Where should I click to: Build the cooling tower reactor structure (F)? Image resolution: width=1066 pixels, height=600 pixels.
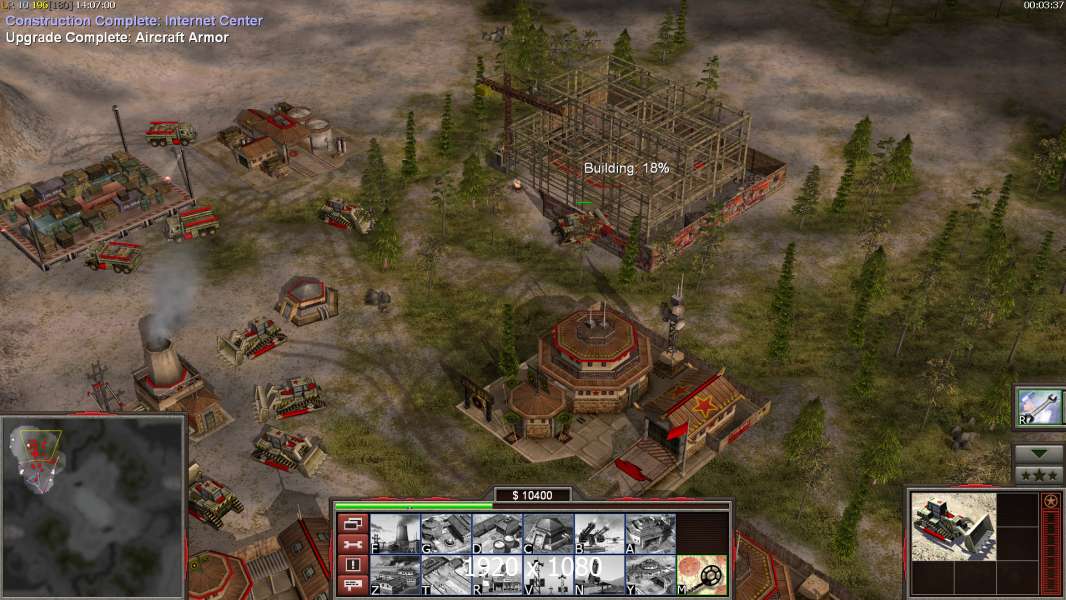pyautogui.click(x=395, y=533)
